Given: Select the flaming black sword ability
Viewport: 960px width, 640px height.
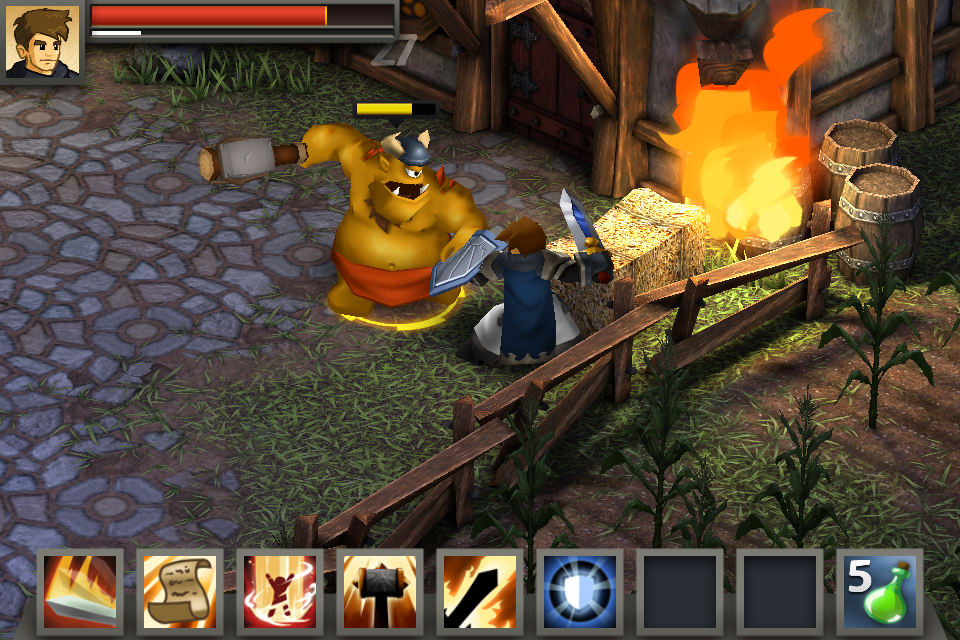Looking at the screenshot, I should [481, 591].
